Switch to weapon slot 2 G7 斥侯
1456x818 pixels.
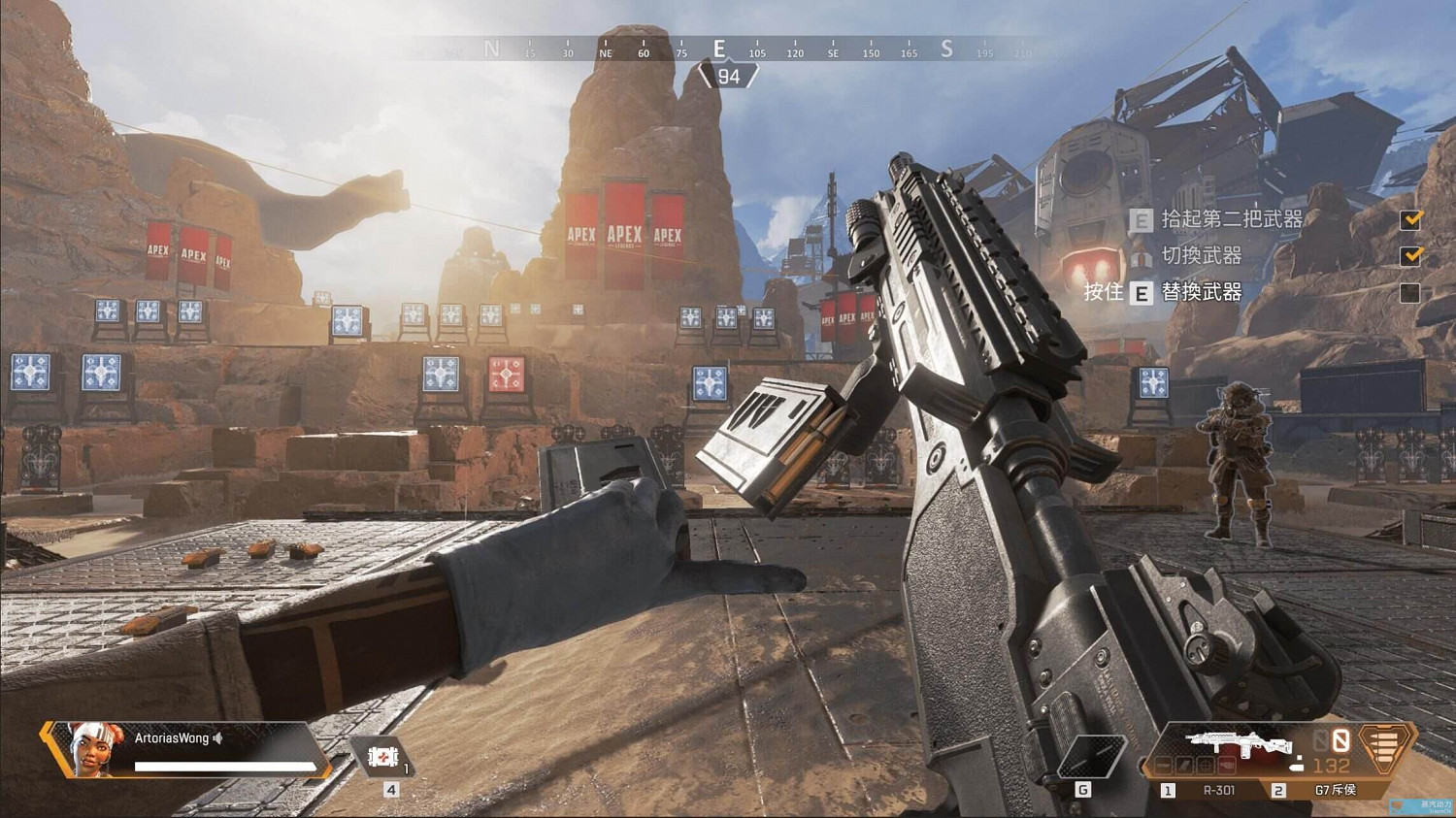(1335, 790)
